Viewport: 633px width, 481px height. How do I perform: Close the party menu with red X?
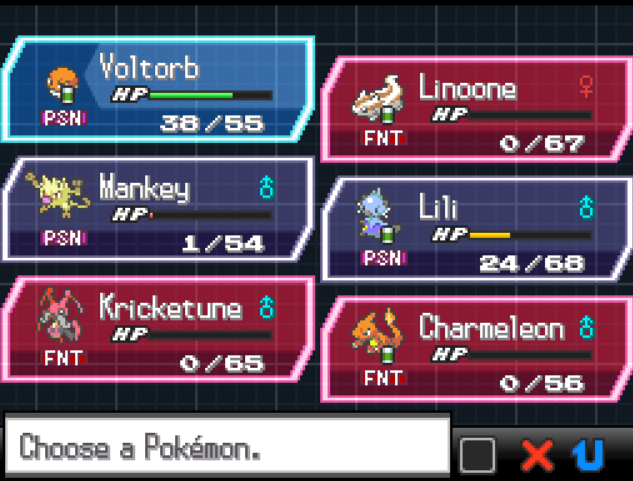pos(537,455)
